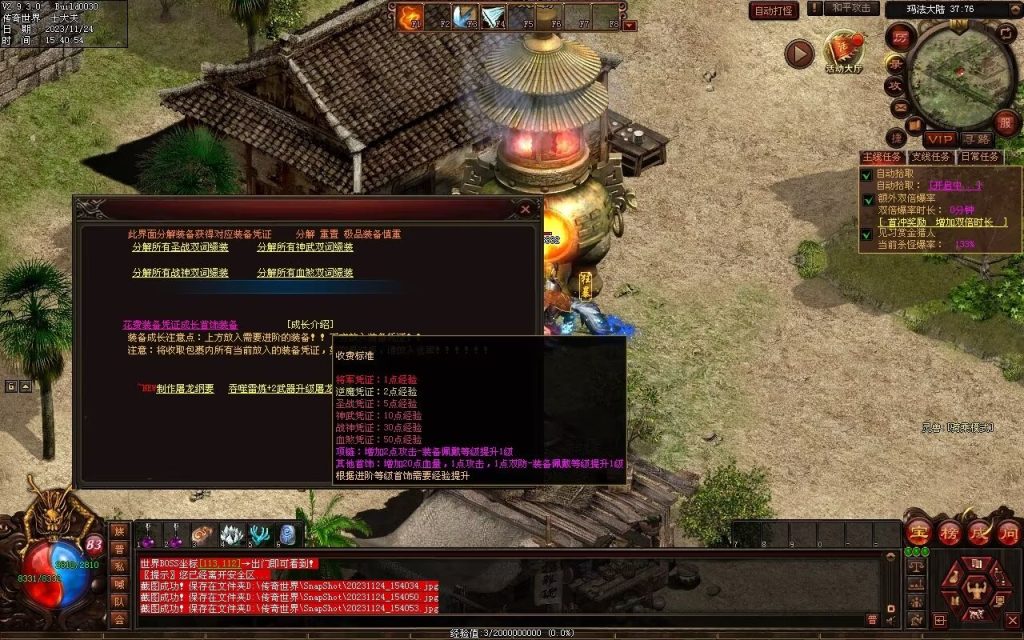Show the 成长介绍 growth introduction
The image size is (1024, 640).
click(309, 324)
